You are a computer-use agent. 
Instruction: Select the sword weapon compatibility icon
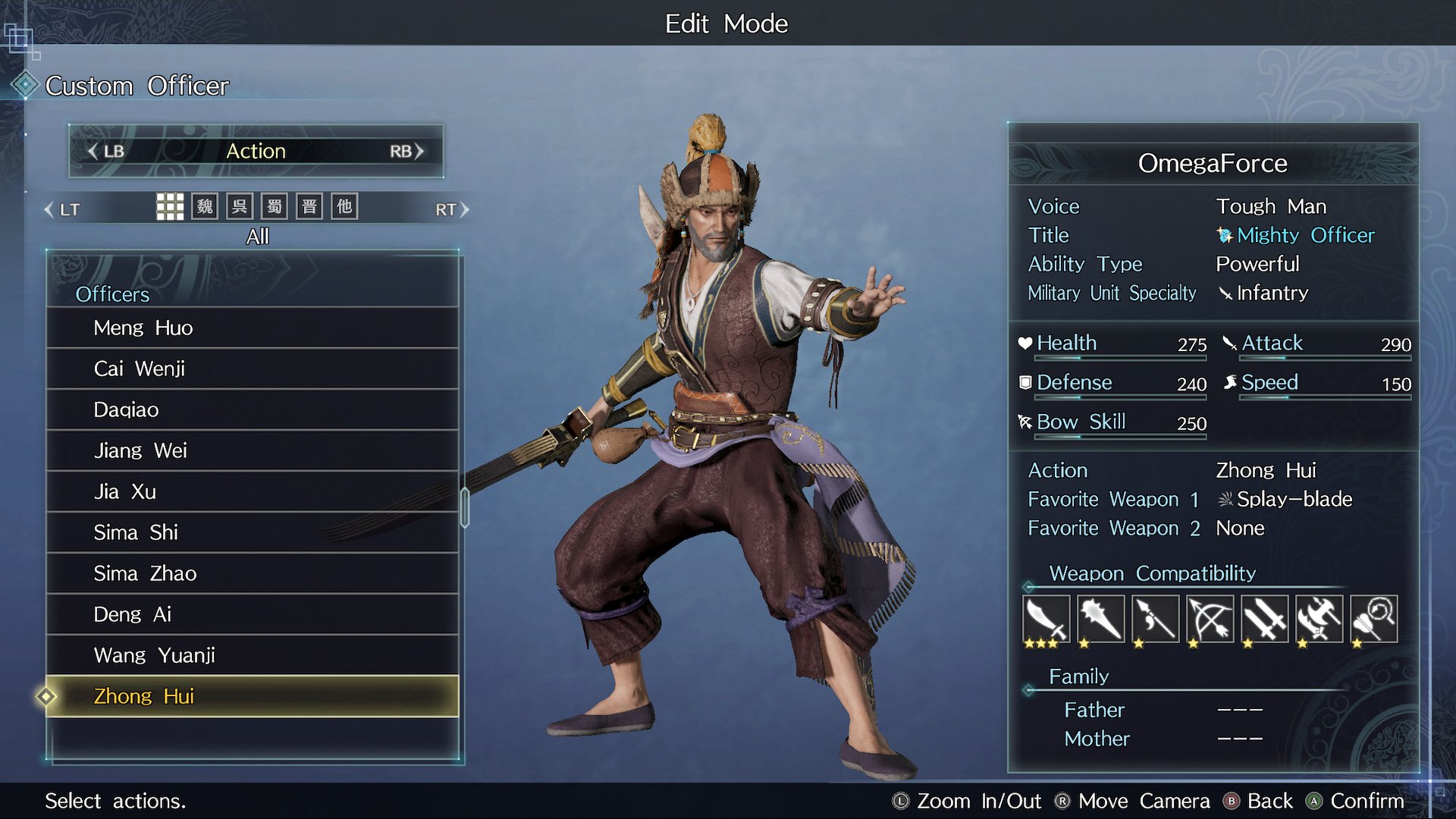click(x=1046, y=619)
